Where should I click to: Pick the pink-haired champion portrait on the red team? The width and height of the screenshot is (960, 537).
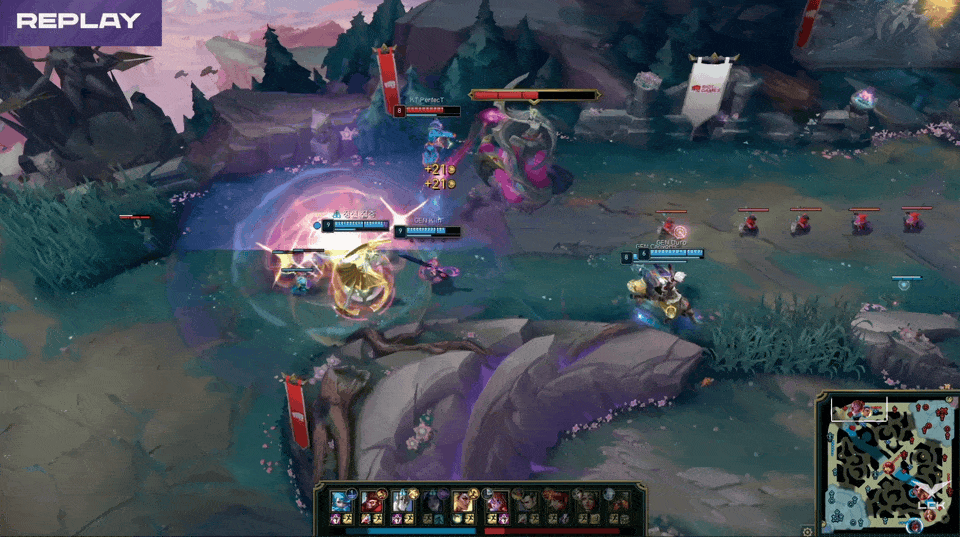click(496, 502)
